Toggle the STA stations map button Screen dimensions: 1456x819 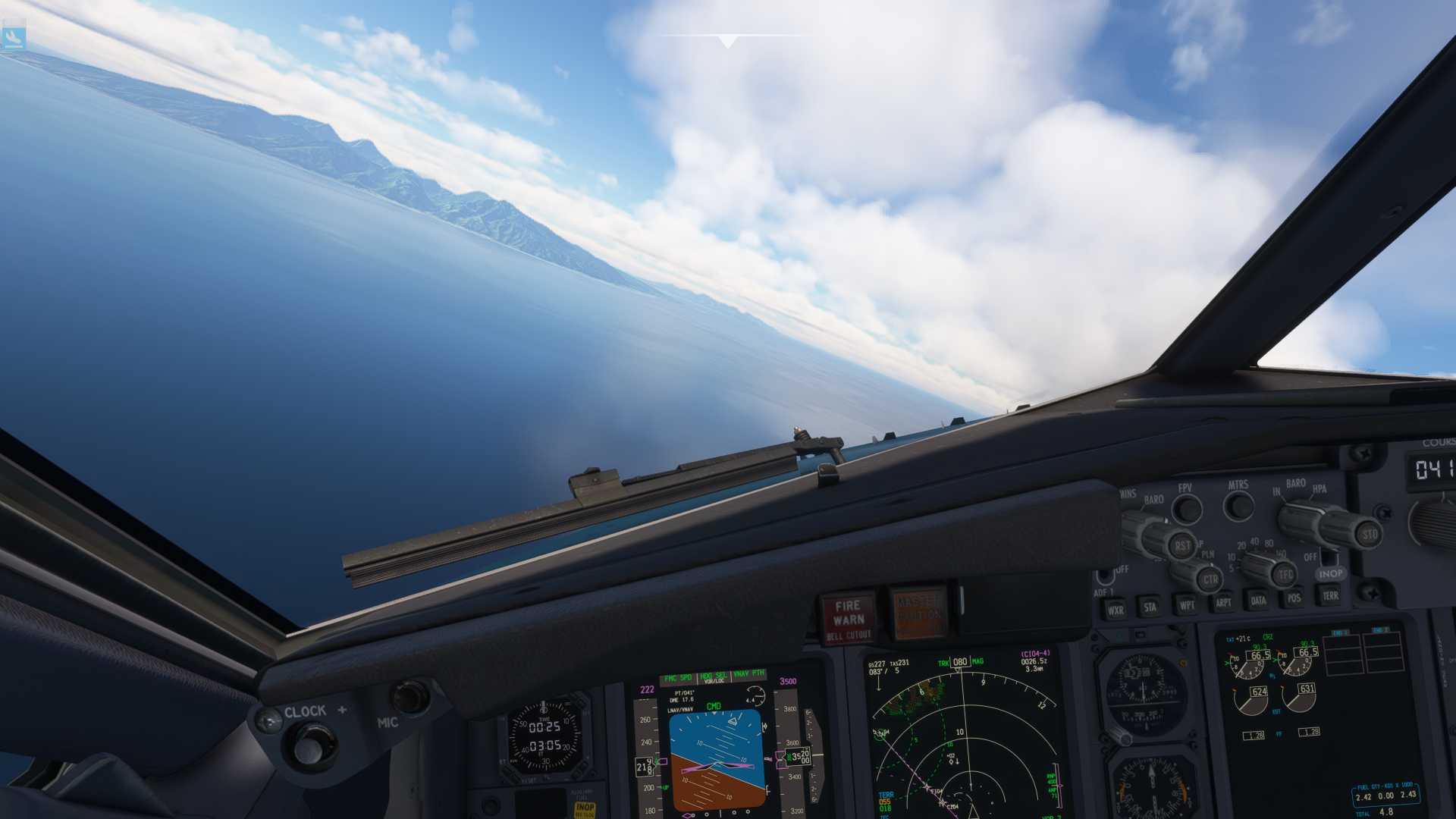tap(1150, 607)
